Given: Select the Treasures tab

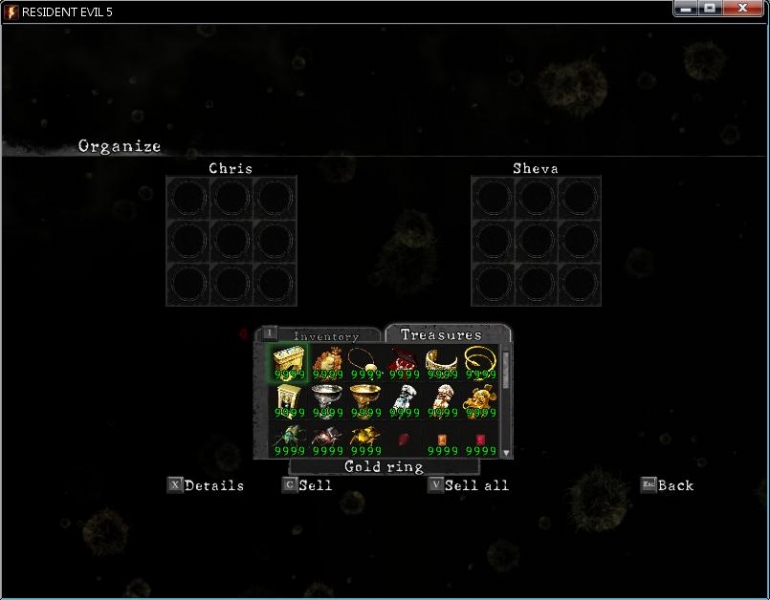Looking at the screenshot, I should point(441,335).
